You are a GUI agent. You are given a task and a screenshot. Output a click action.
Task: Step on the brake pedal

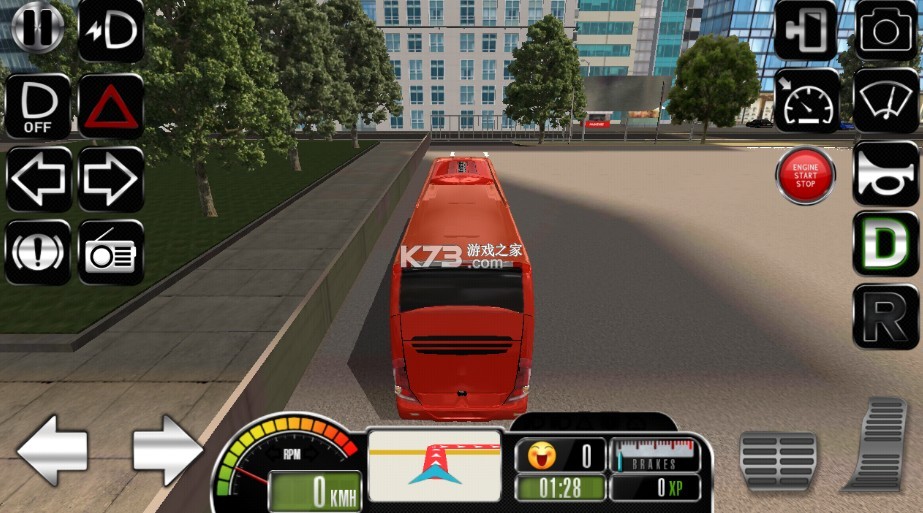(778, 461)
